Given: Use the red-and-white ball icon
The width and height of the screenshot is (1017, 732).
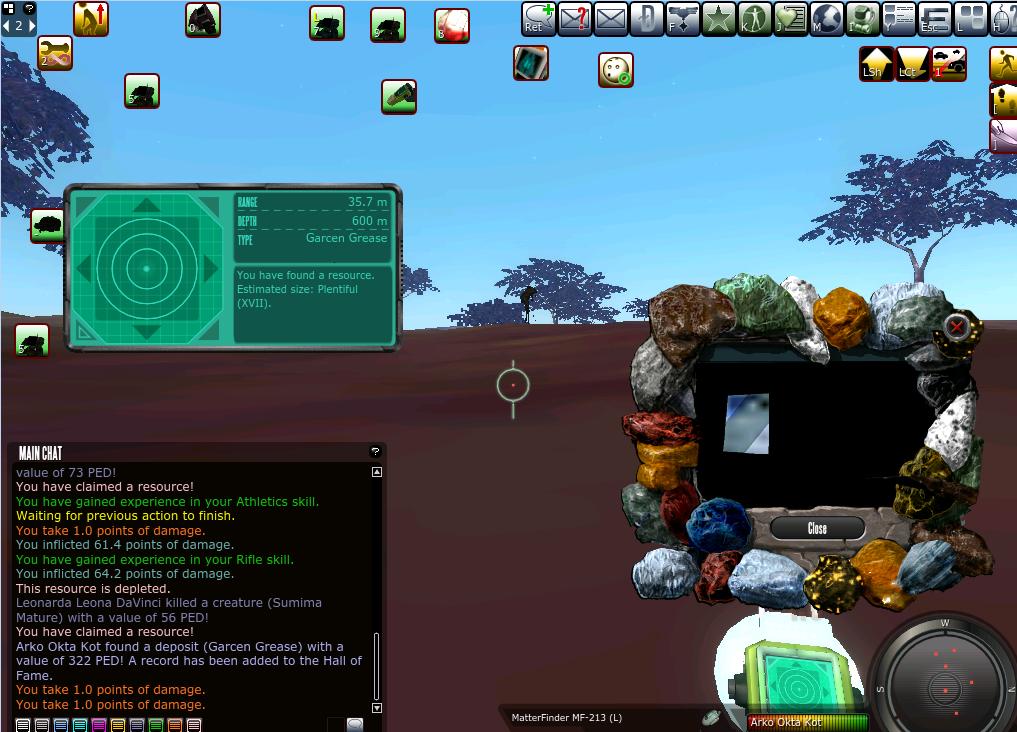Looking at the screenshot, I should [x=452, y=26].
